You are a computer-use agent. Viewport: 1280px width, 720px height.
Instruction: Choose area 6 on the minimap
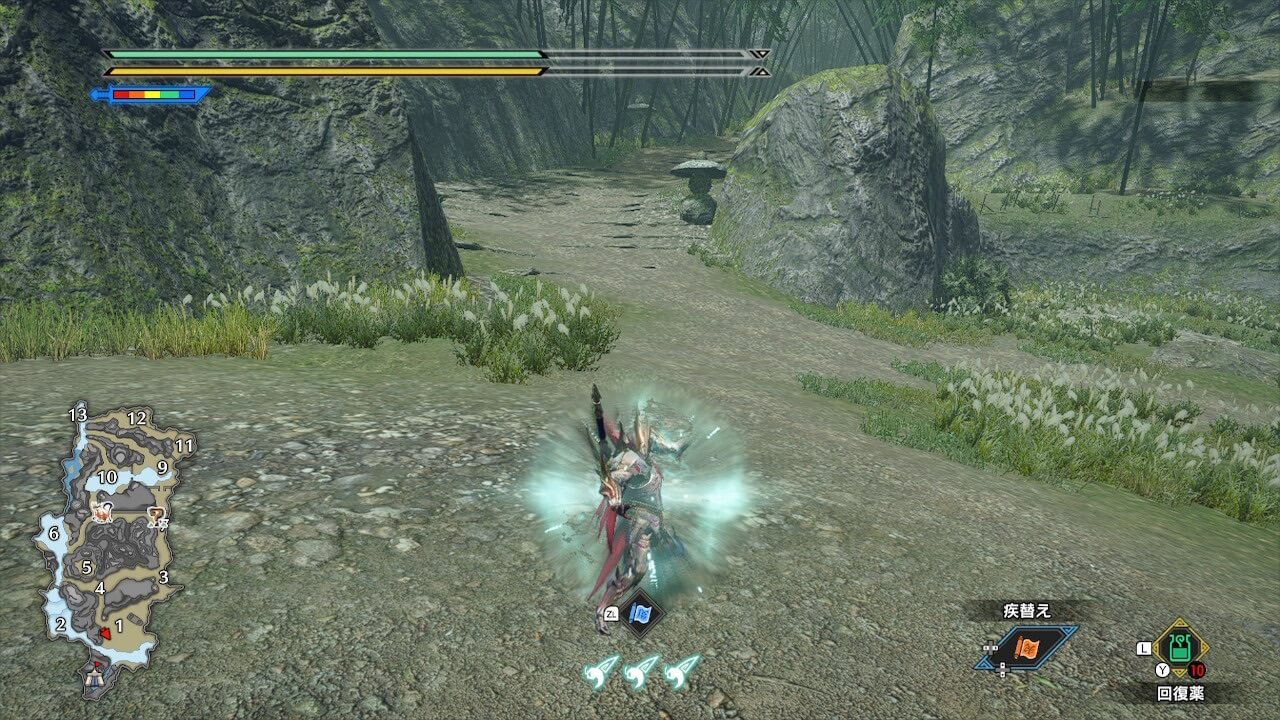[x=53, y=535]
